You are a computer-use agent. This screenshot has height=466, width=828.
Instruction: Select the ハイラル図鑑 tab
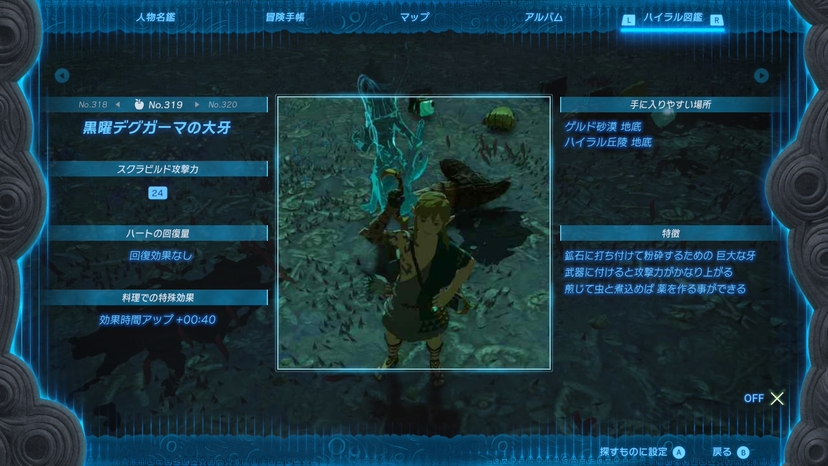[672, 18]
